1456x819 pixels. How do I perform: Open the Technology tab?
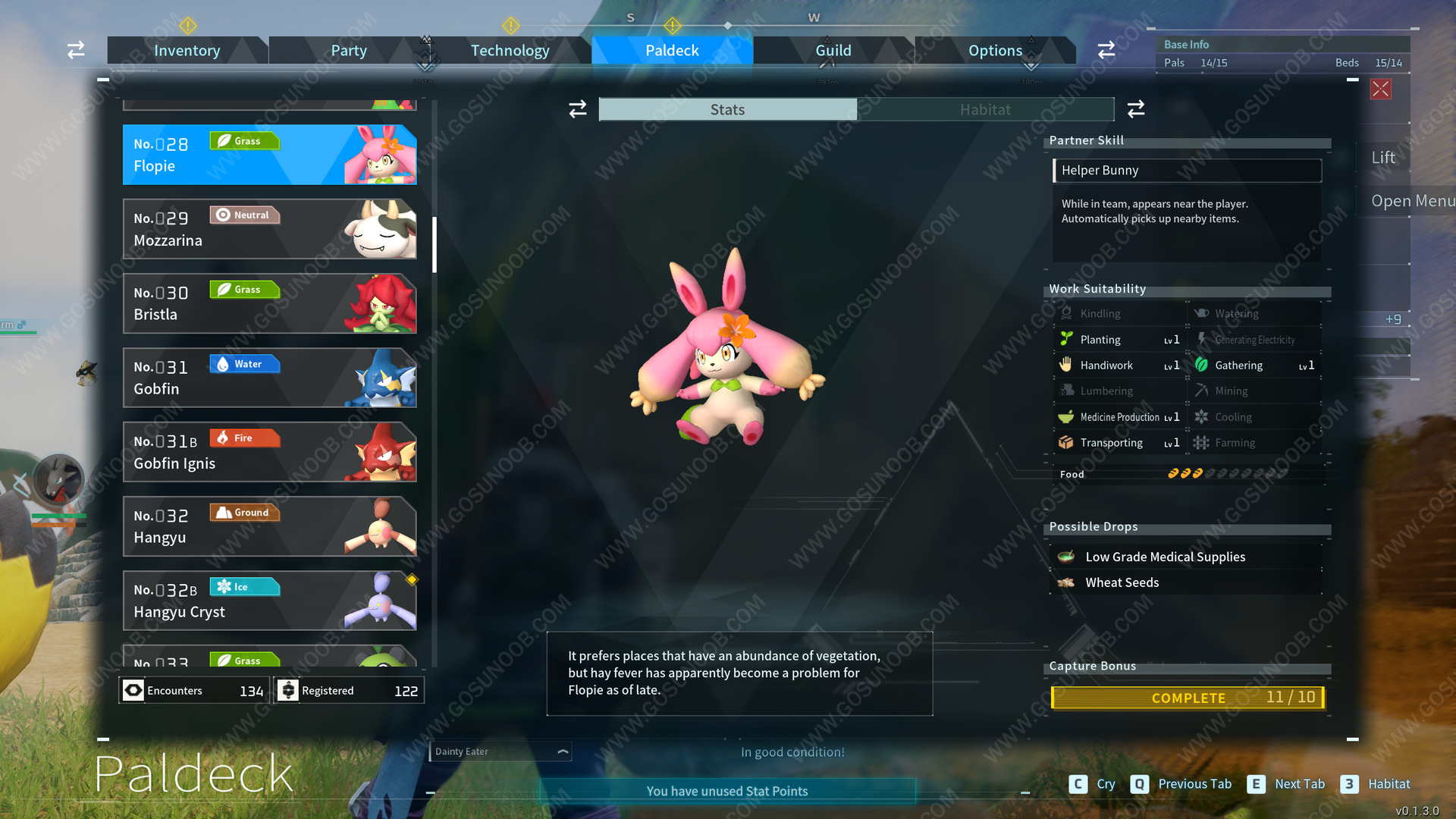tap(510, 50)
